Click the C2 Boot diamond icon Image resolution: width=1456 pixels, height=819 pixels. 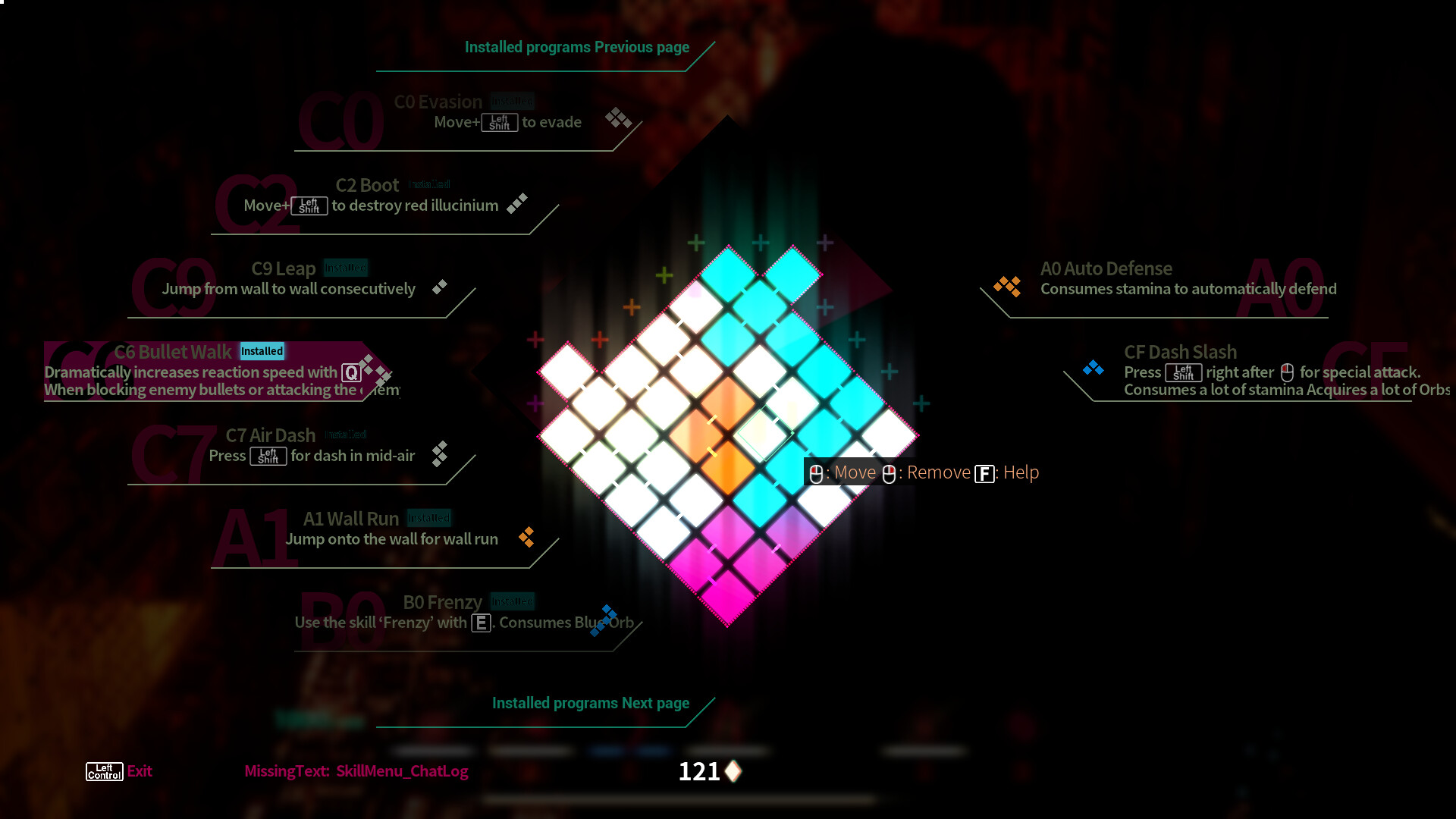[x=516, y=202]
